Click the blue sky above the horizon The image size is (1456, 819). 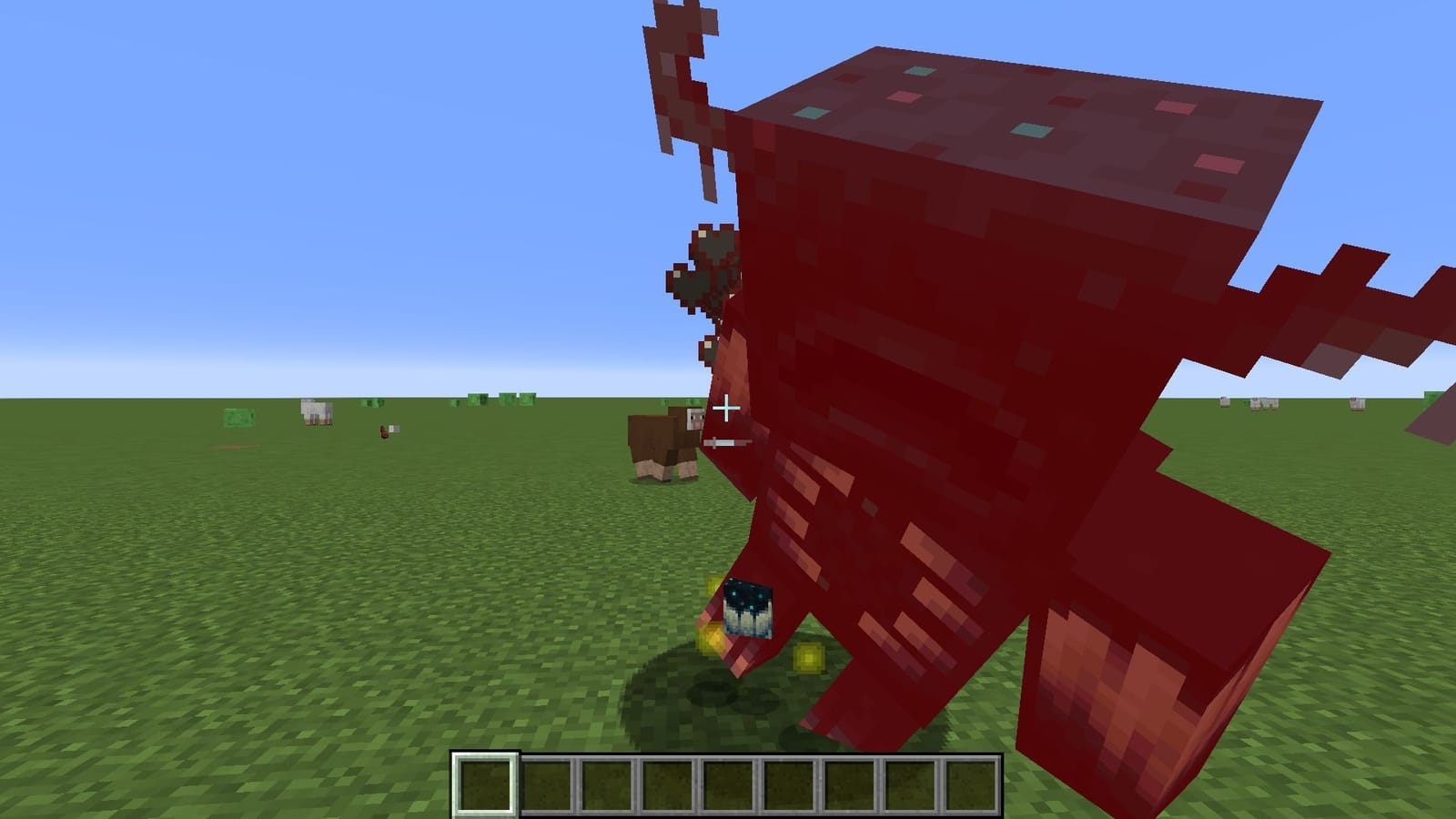pyautogui.click(x=273, y=182)
